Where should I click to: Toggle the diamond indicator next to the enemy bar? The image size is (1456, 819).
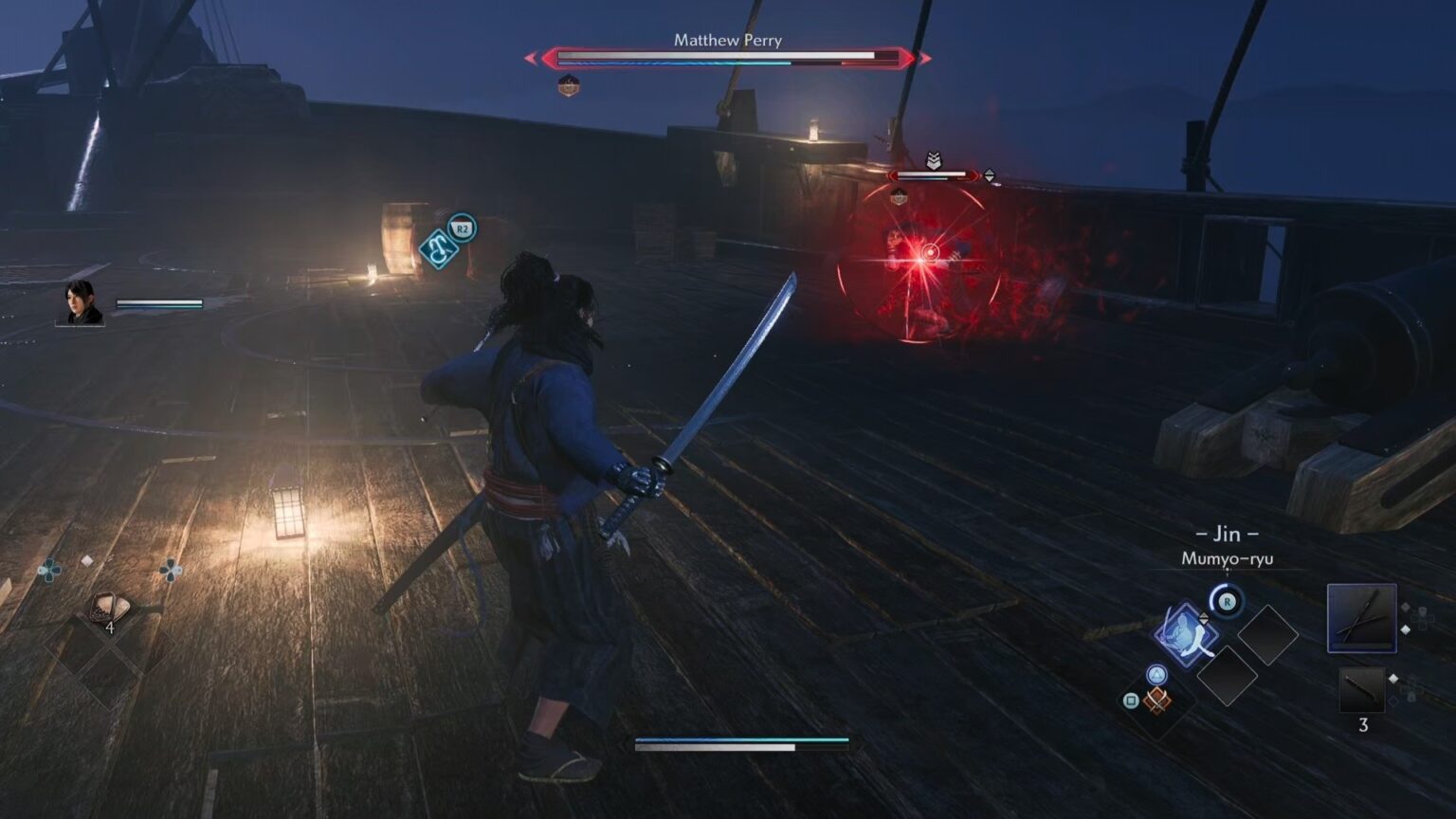point(990,175)
